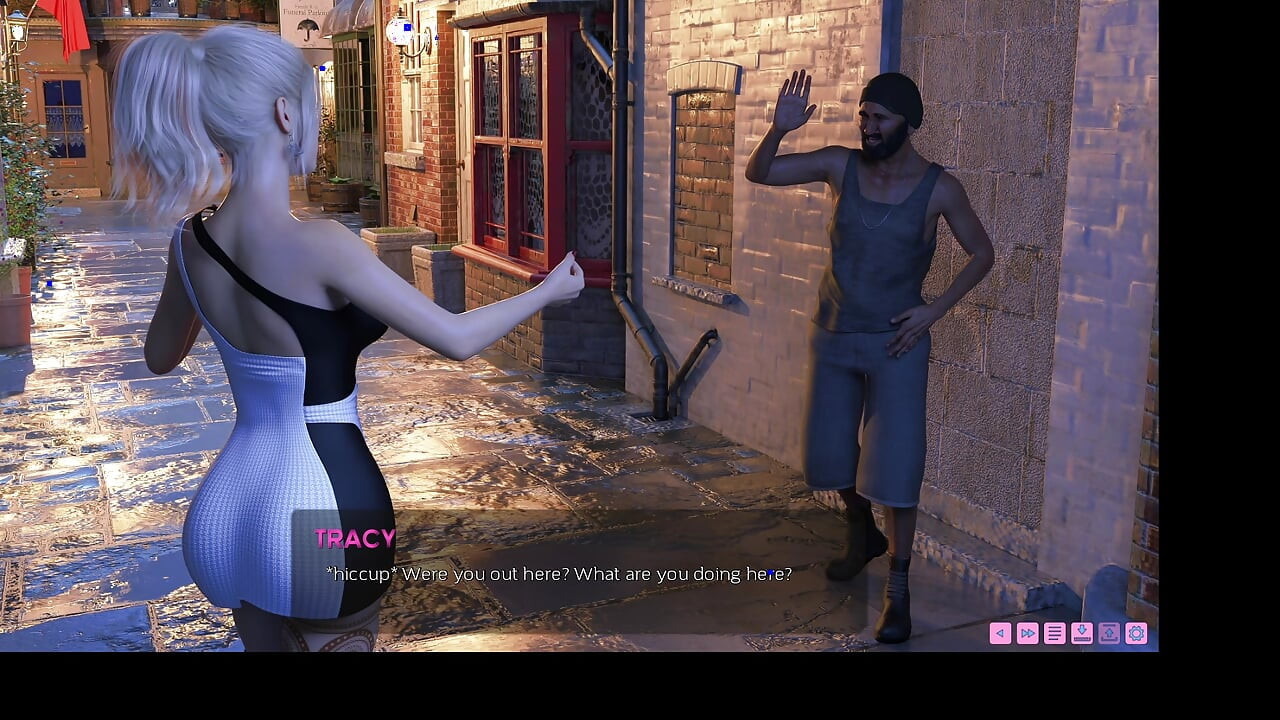The height and width of the screenshot is (720, 1280).
Task: Open the dialogue history log icon
Action: tap(1054, 633)
